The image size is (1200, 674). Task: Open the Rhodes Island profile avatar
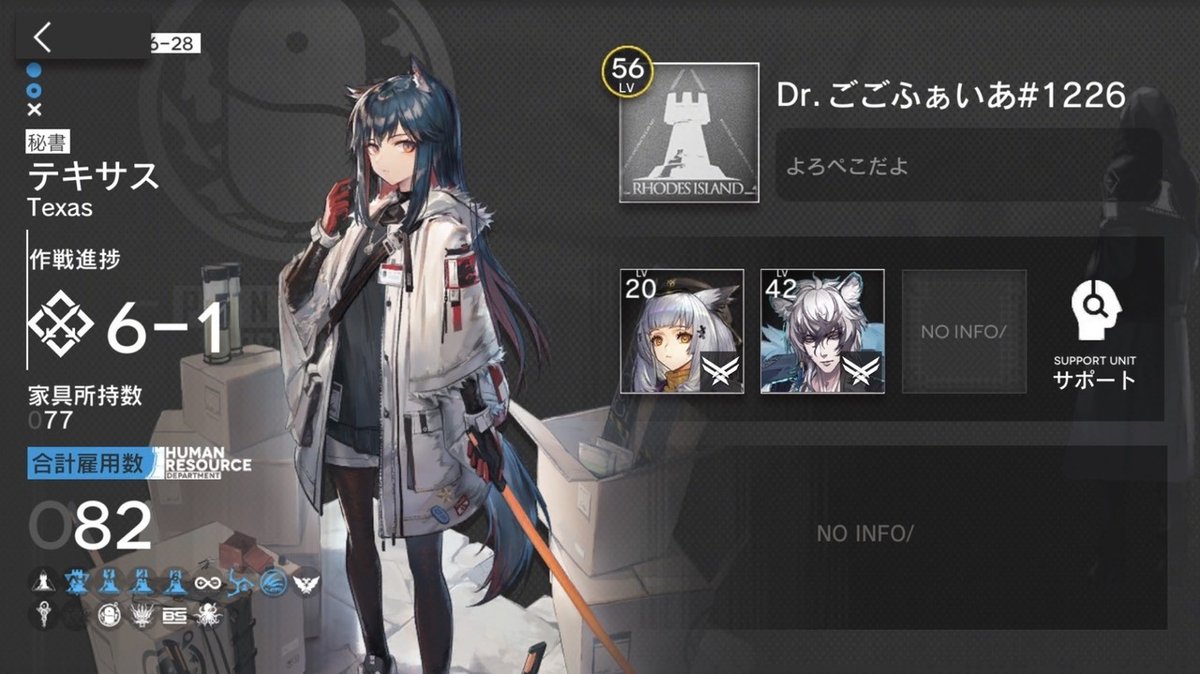pos(689,133)
